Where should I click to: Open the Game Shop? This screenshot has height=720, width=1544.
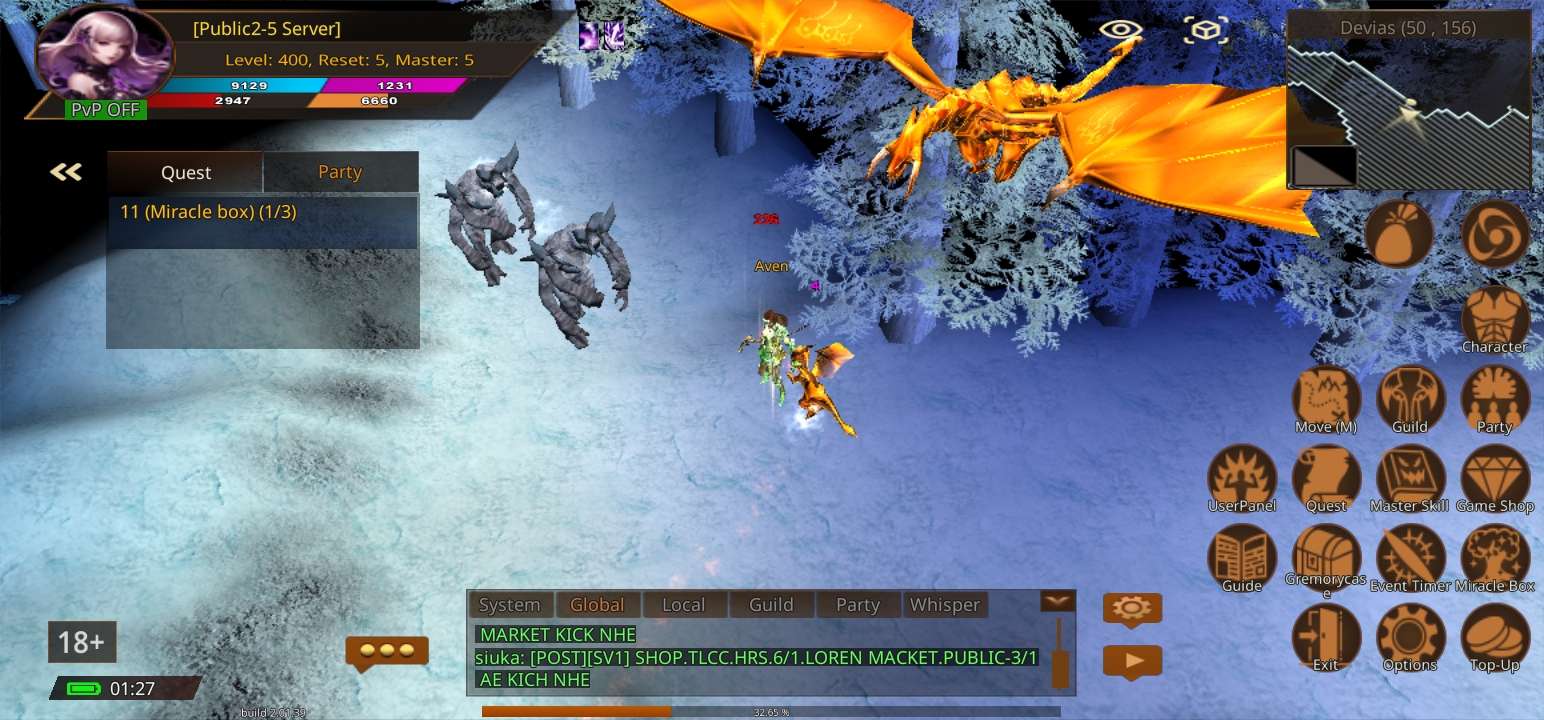click(1495, 477)
